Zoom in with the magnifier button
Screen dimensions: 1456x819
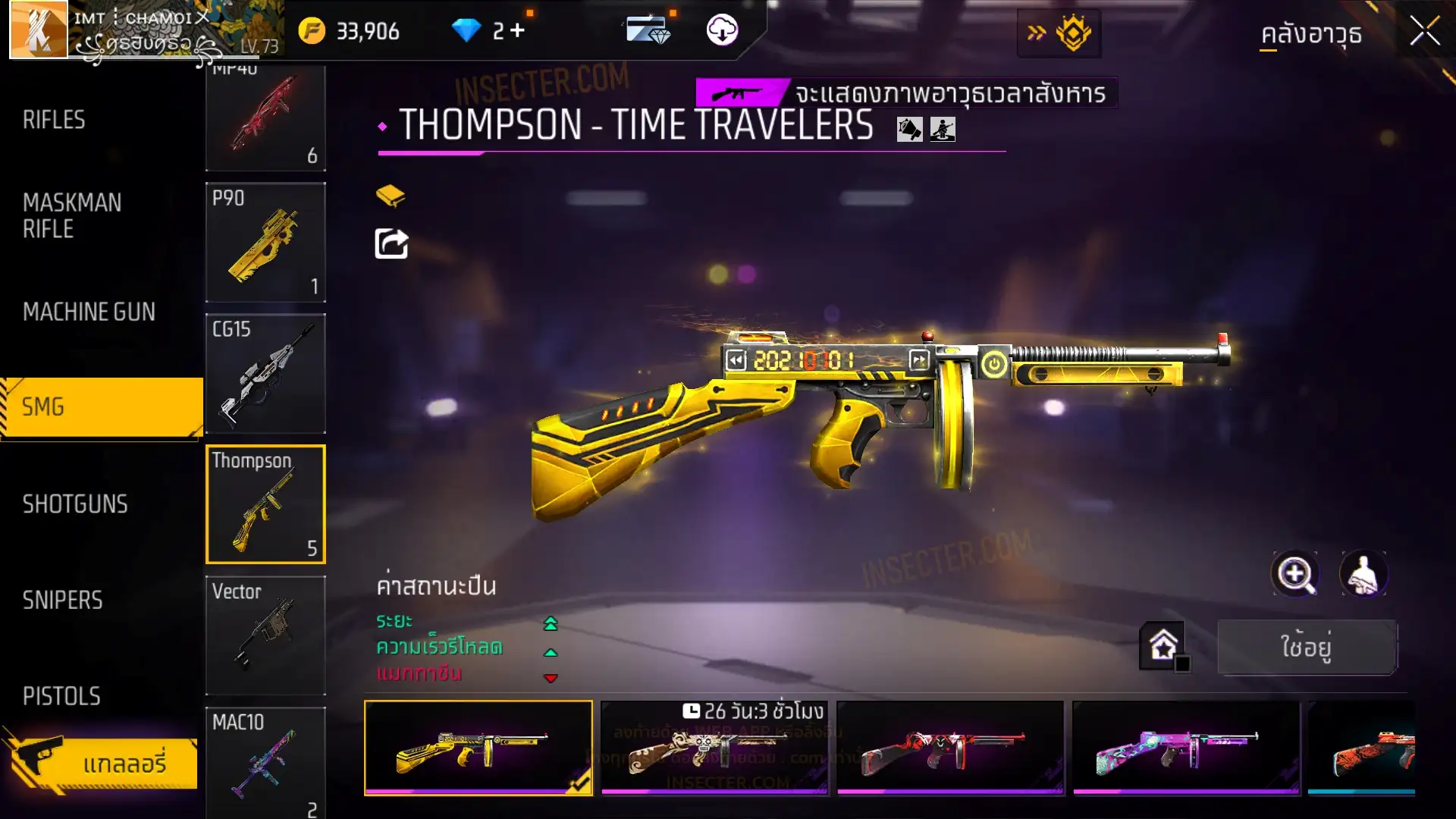click(1295, 574)
